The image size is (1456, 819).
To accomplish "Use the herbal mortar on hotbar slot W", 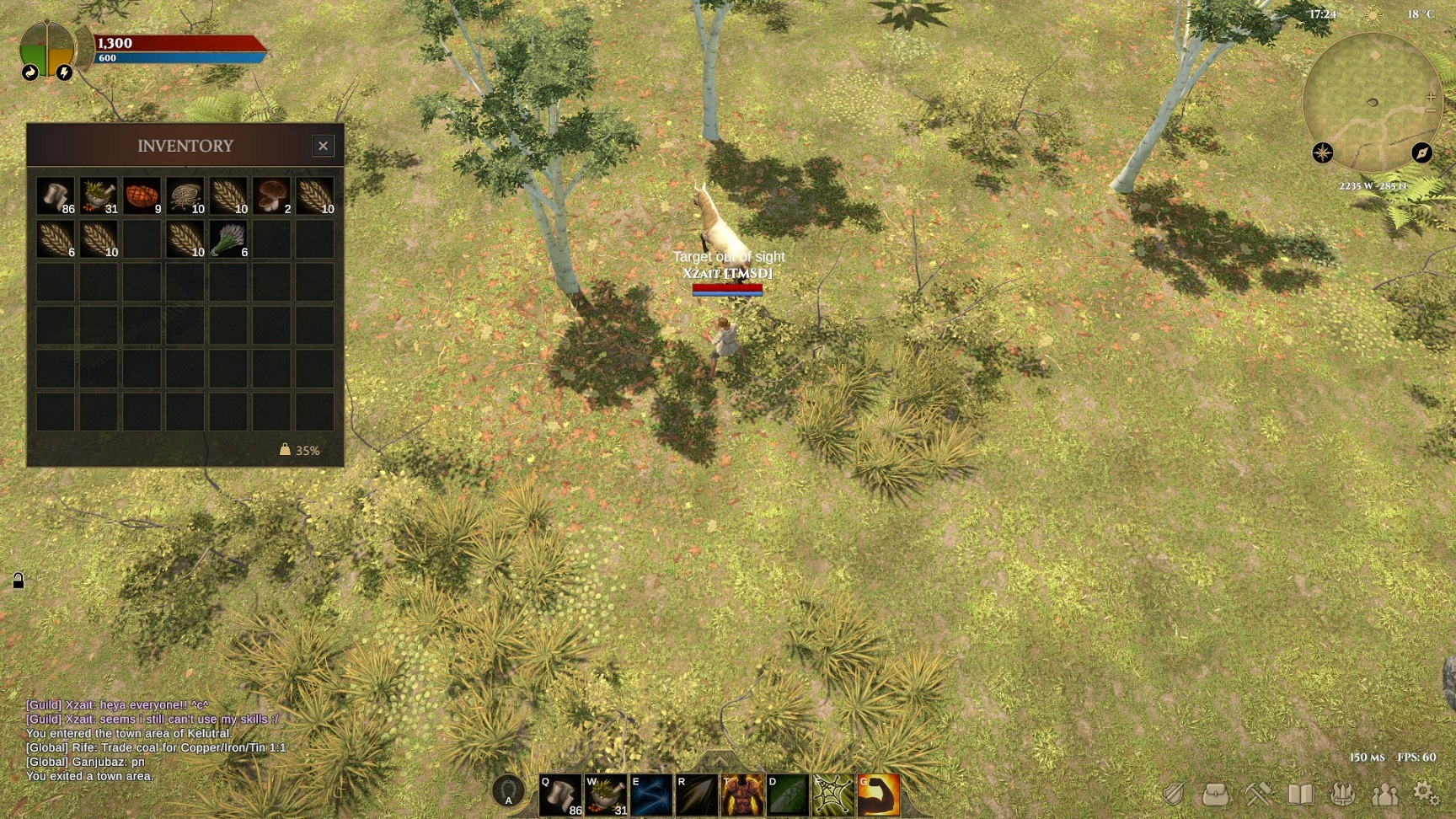I will [606, 795].
